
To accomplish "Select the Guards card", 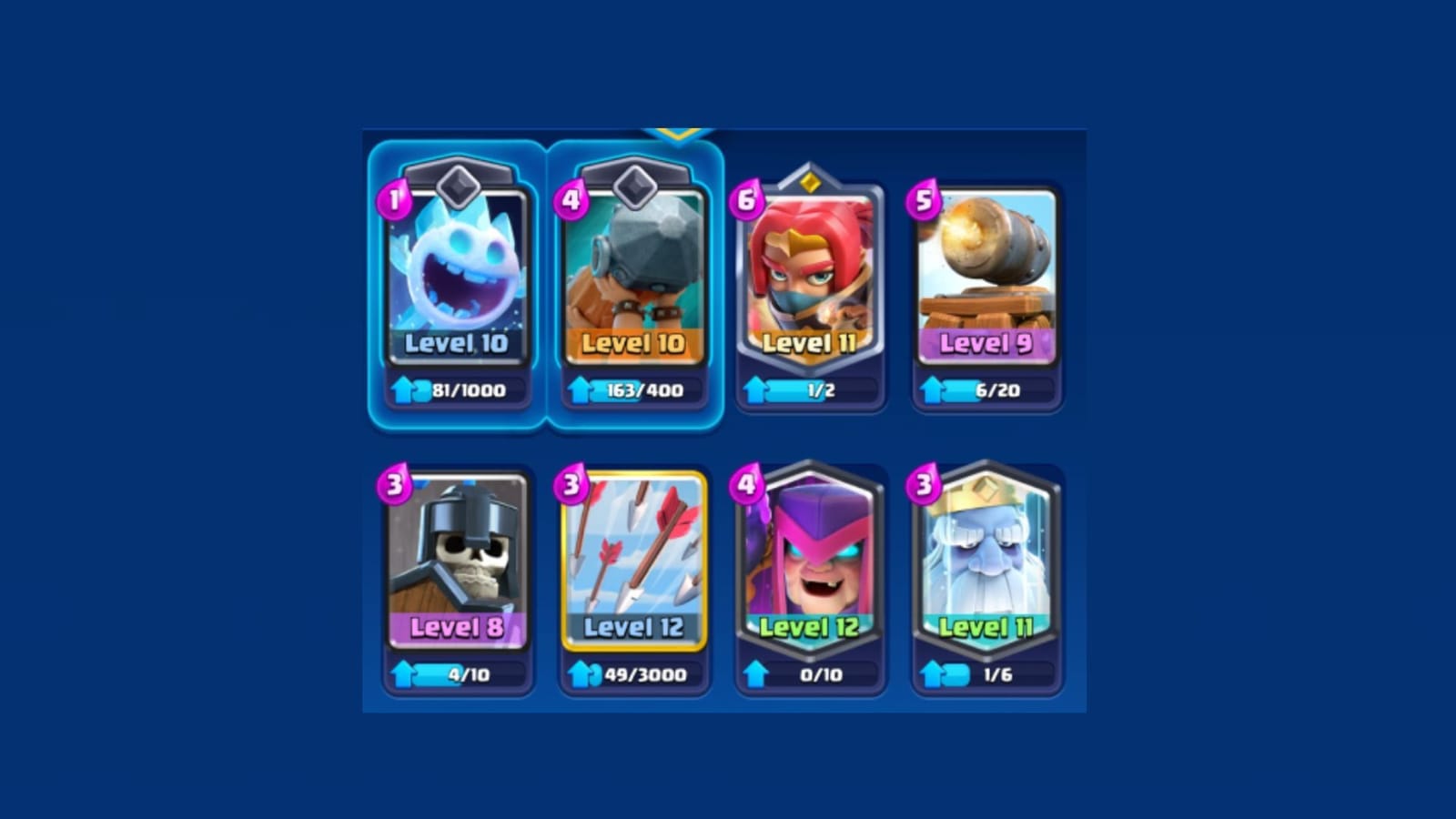I will tap(459, 555).
